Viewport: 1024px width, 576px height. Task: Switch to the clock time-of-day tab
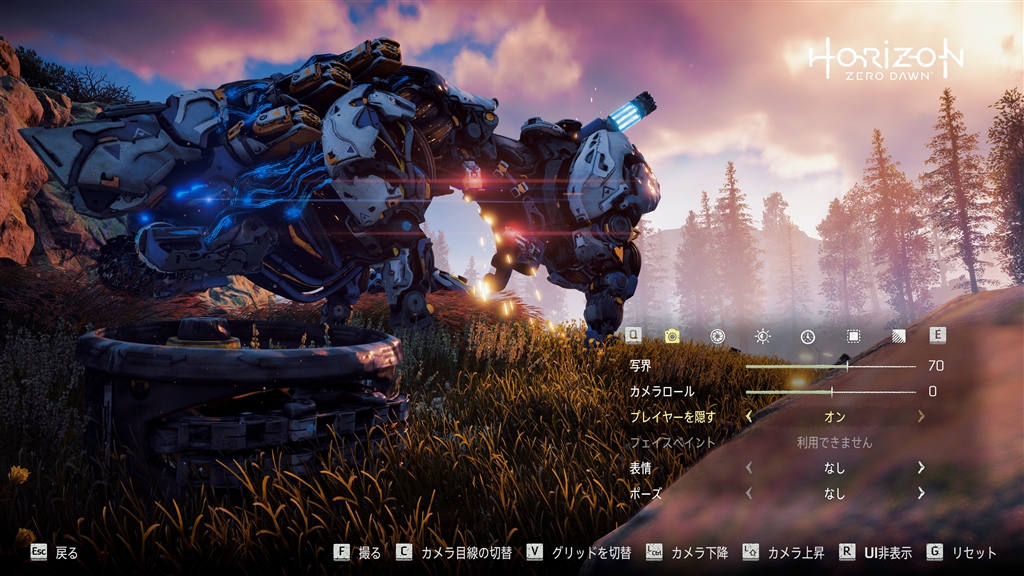[807, 336]
